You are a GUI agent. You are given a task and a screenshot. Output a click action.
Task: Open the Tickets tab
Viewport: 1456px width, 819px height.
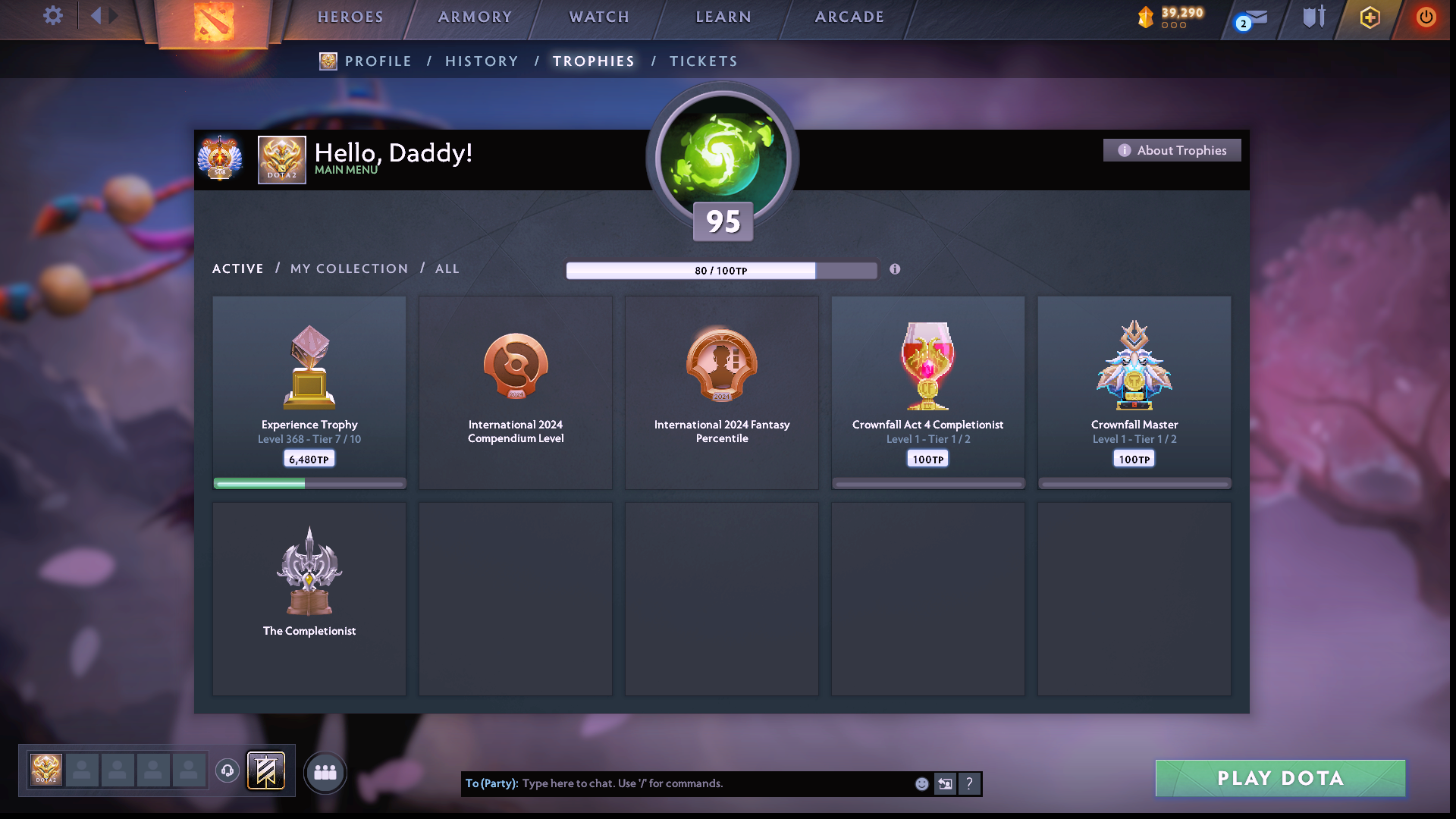pos(703,61)
